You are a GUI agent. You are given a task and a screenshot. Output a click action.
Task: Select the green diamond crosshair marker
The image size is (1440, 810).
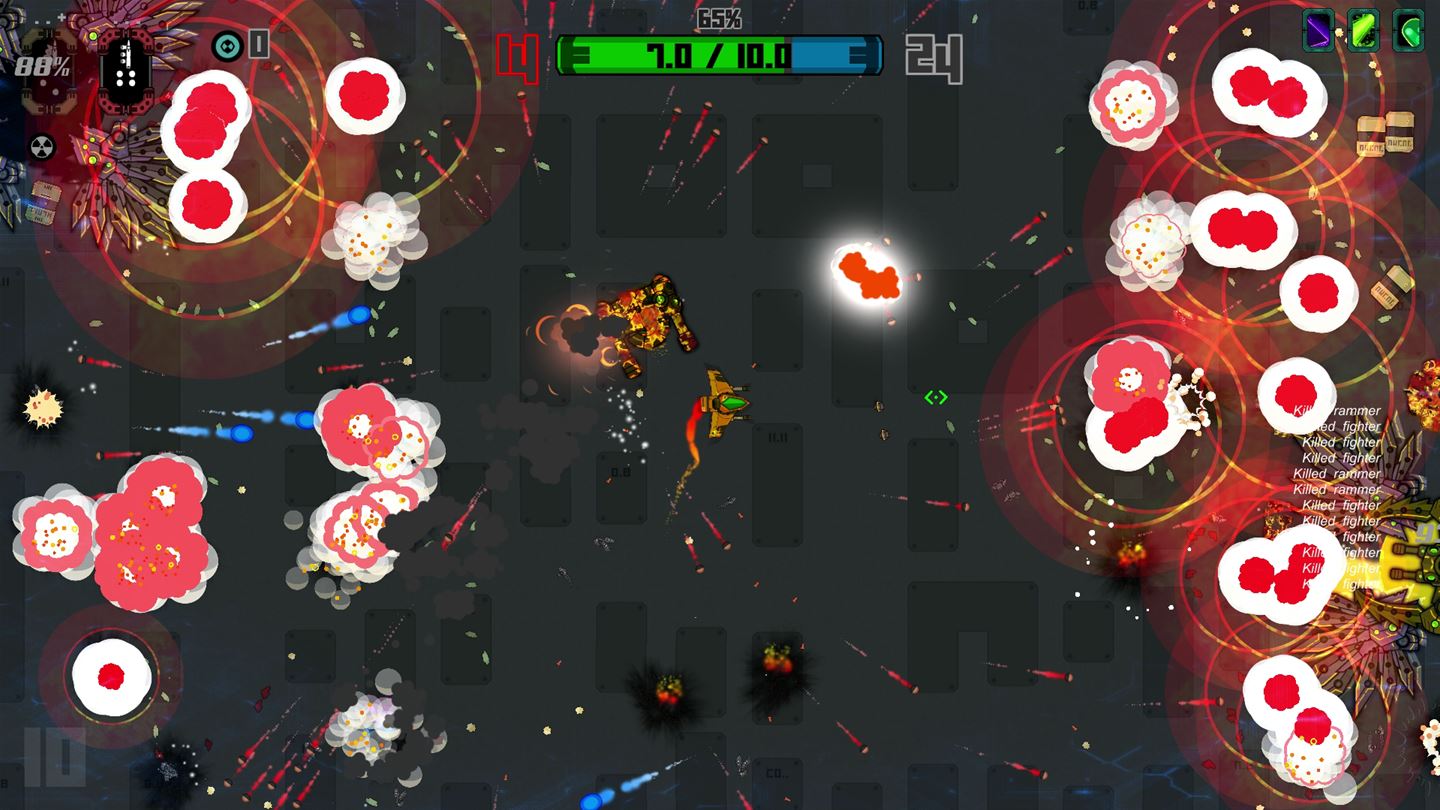tap(936, 398)
